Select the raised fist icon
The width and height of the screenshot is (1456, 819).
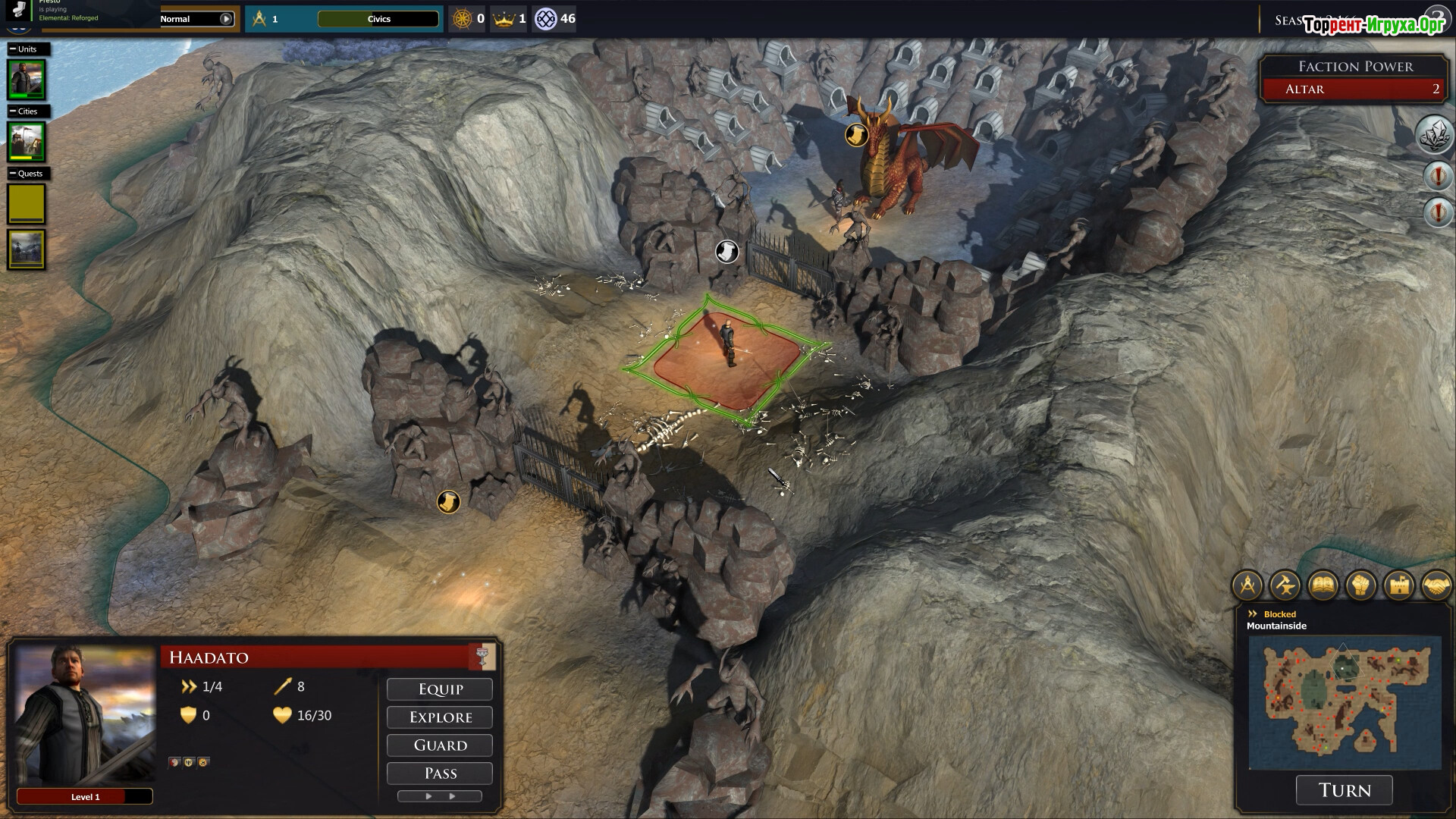pos(1360,585)
